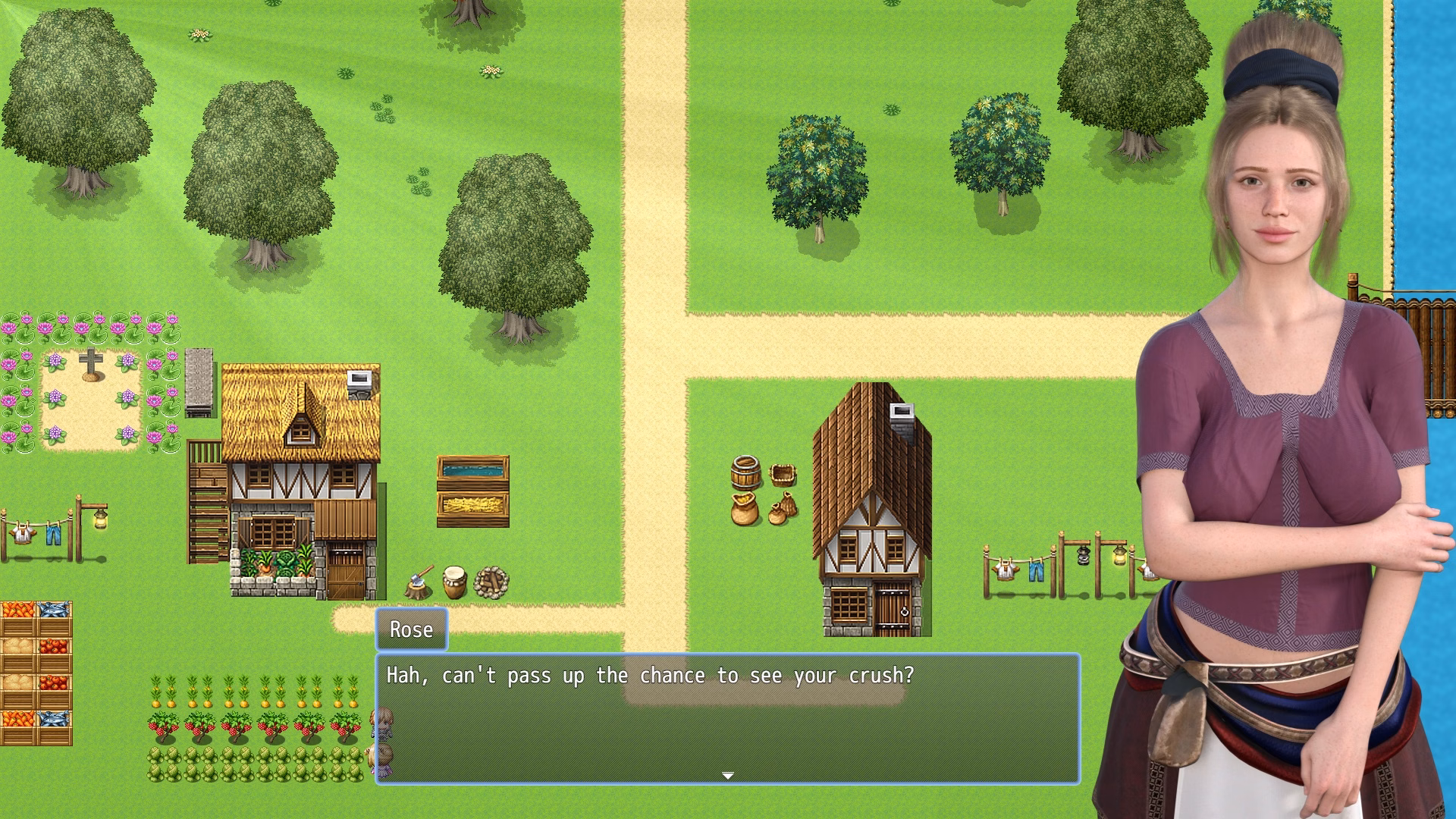Image resolution: width=1456 pixels, height=819 pixels.
Task: Advance dialogue with the white continue arrow
Action: tap(727, 775)
